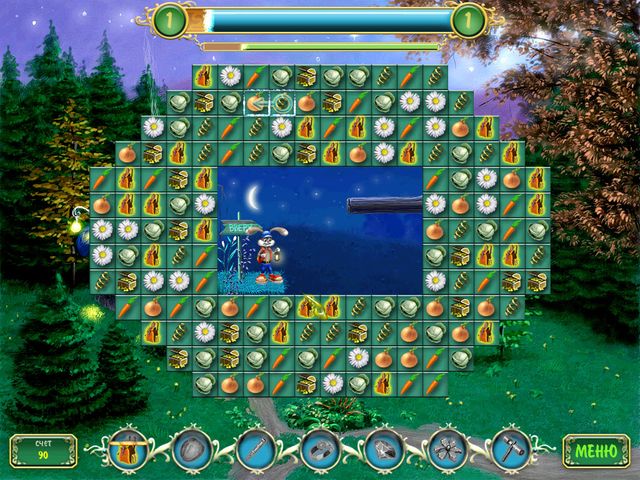
Task: Choose the carrot tile in the board's bottom-right corner
Action: coord(435,383)
